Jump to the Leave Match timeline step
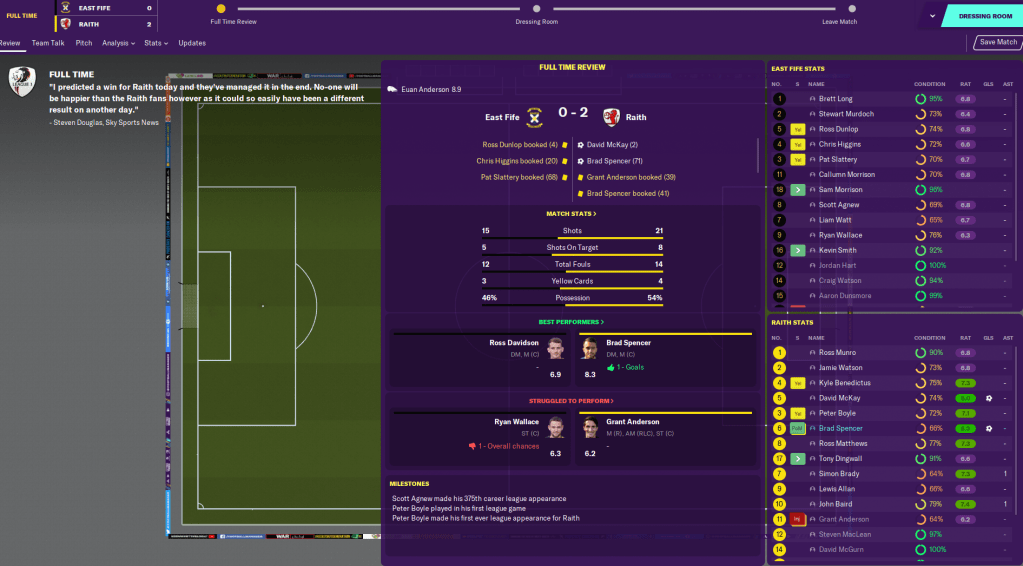This screenshot has height=566, width=1023. pyautogui.click(x=839, y=9)
